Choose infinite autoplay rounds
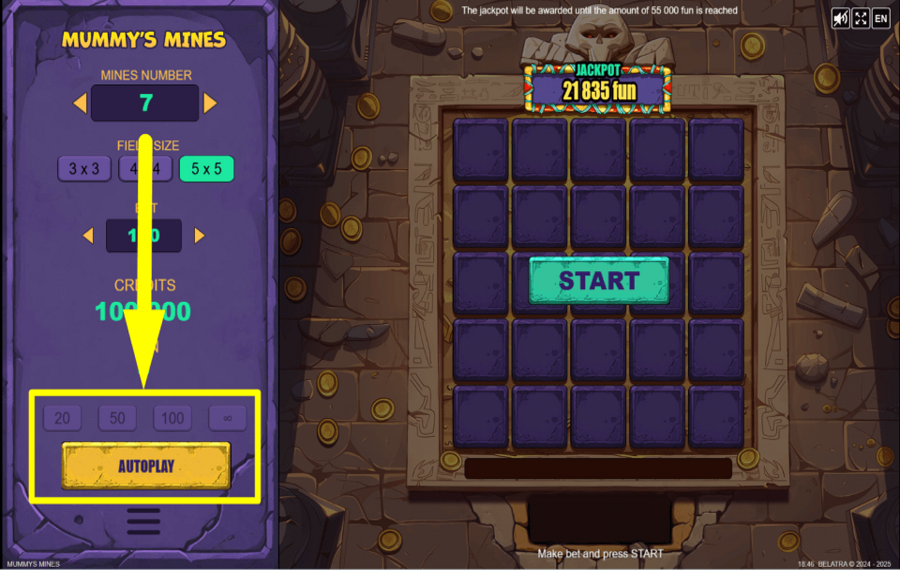Viewport: 900px width, 570px height. [227, 418]
